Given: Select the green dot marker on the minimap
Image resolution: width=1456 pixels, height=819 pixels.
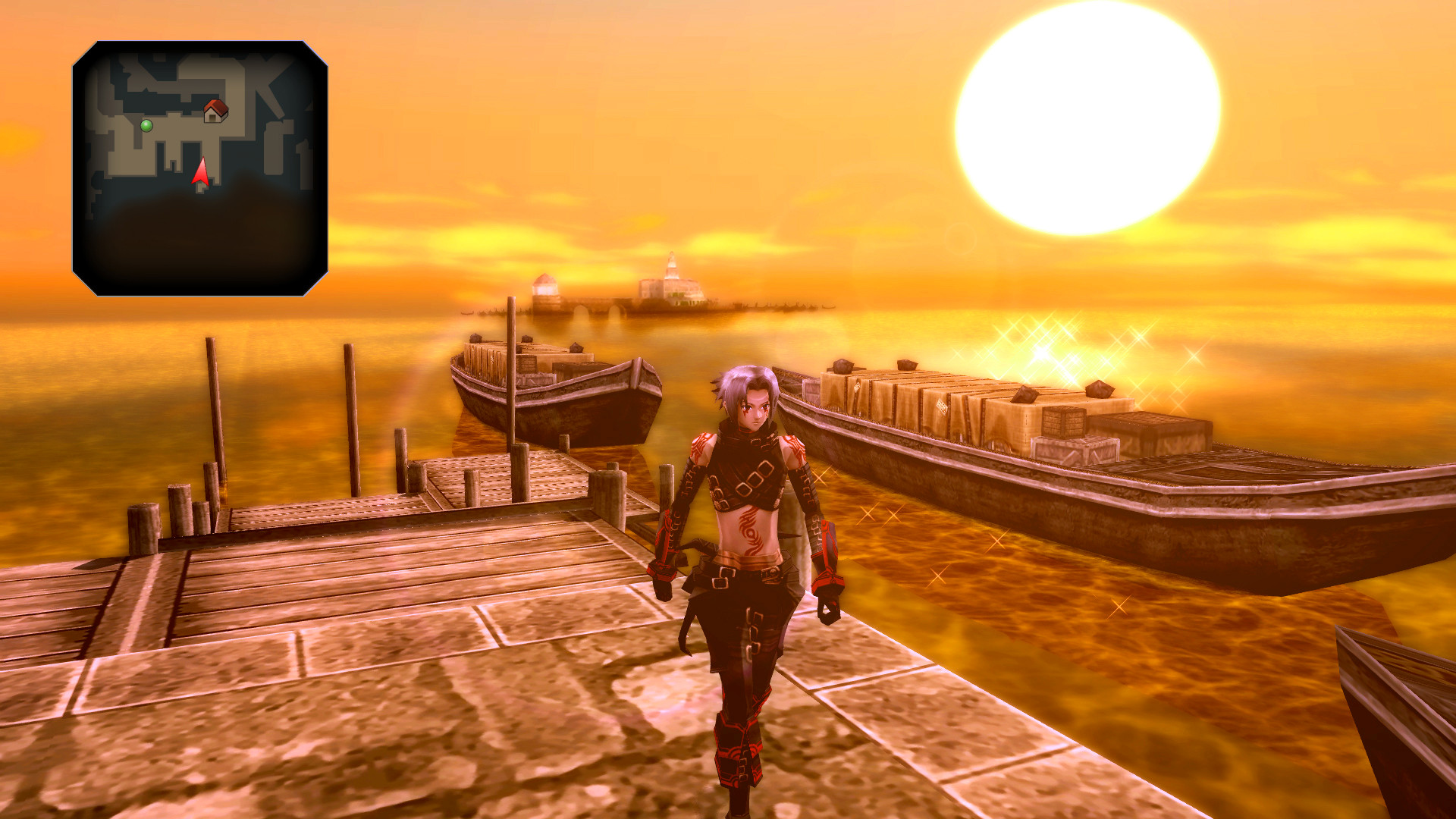Looking at the screenshot, I should coord(146,125).
